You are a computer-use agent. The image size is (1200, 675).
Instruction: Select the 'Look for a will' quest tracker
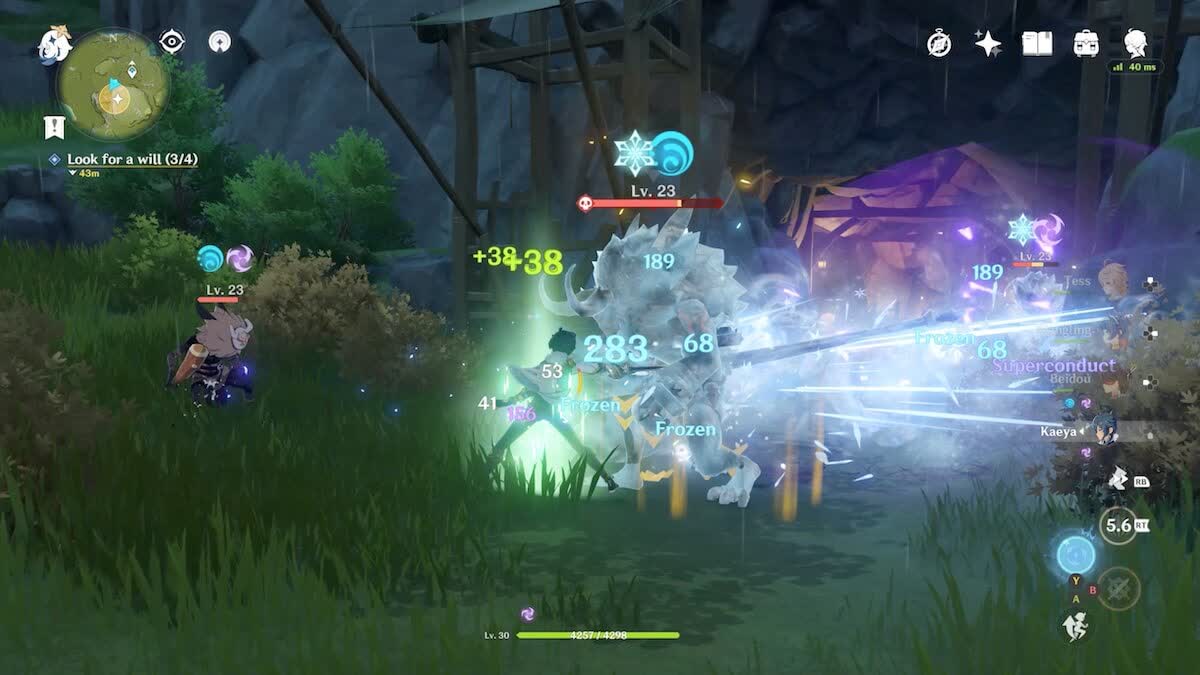(x=115, y=159)
